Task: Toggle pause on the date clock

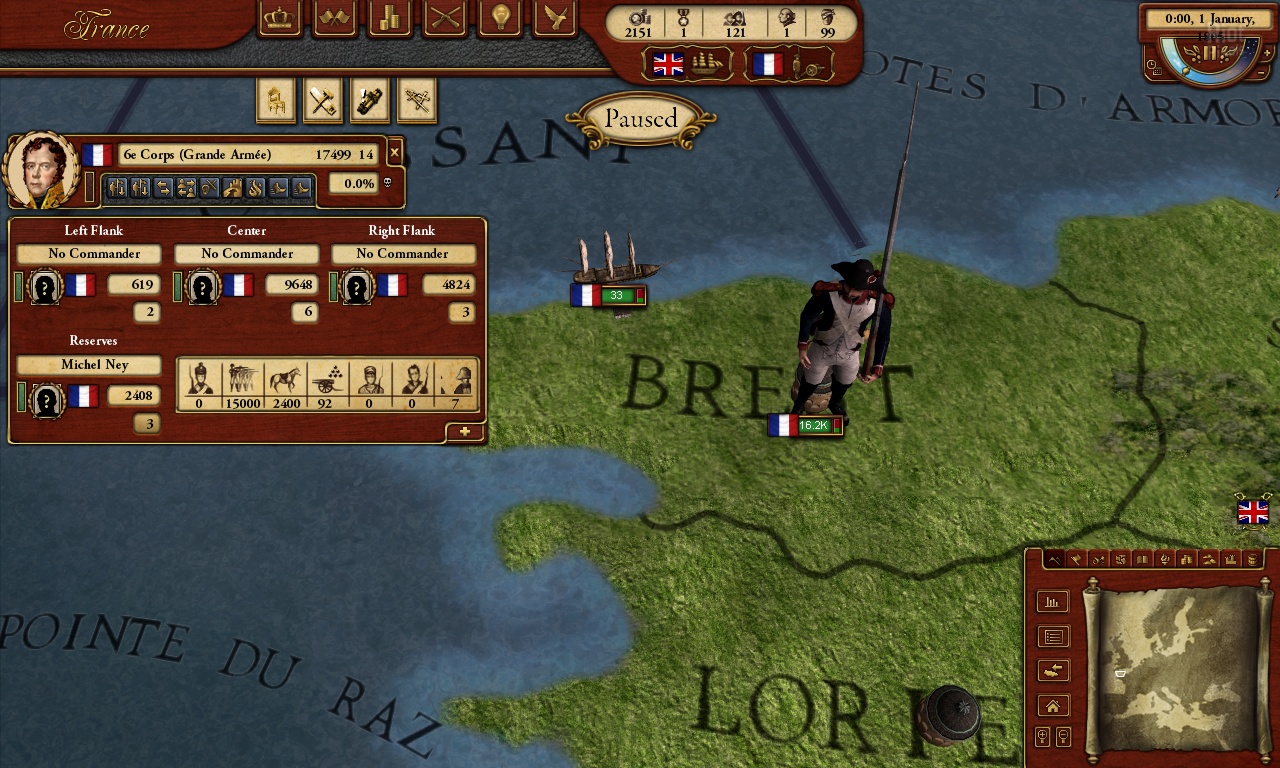Action: (x=1210, y=52)
